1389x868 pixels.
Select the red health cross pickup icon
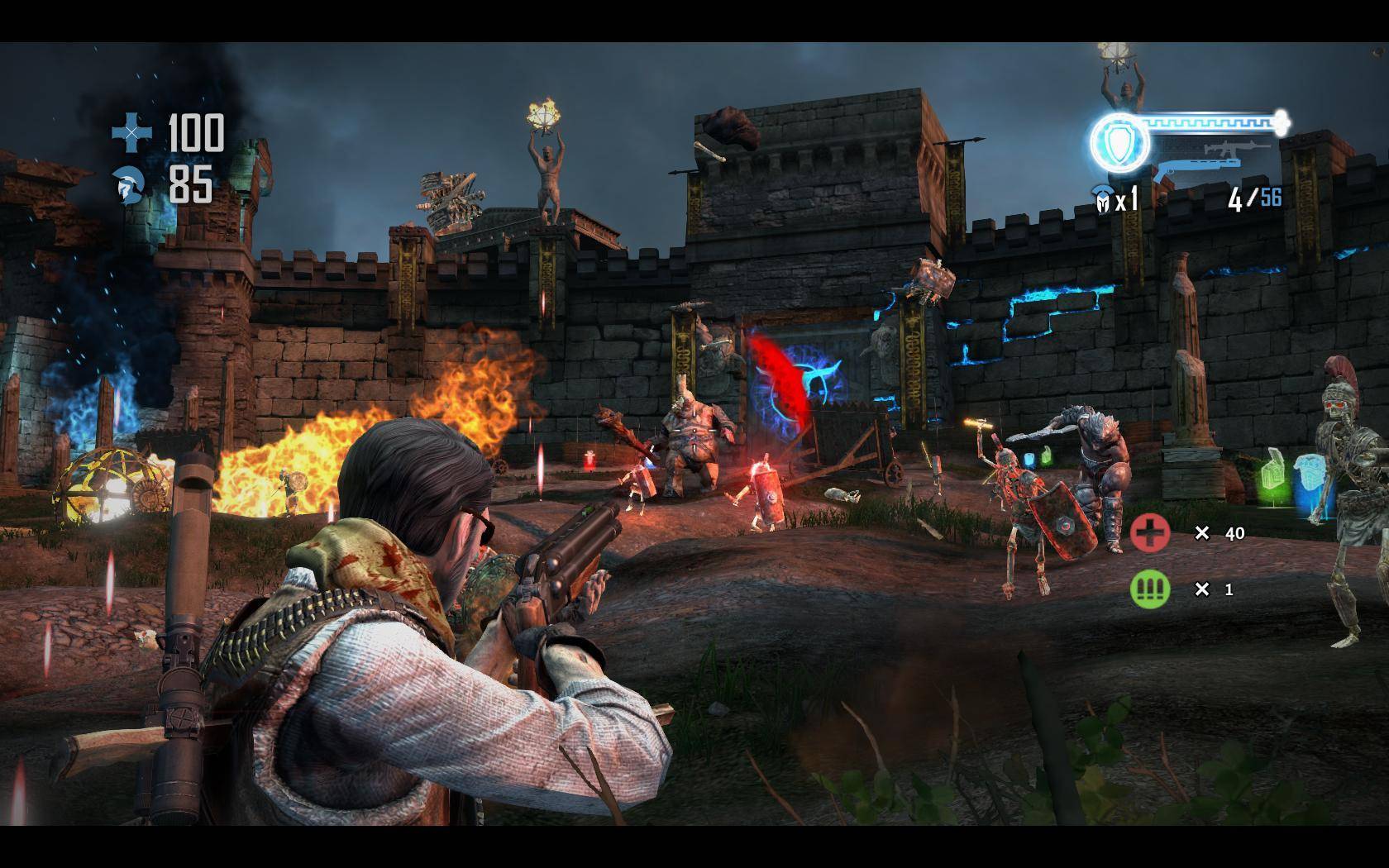pyautogui.click(x=1150, y=532)
